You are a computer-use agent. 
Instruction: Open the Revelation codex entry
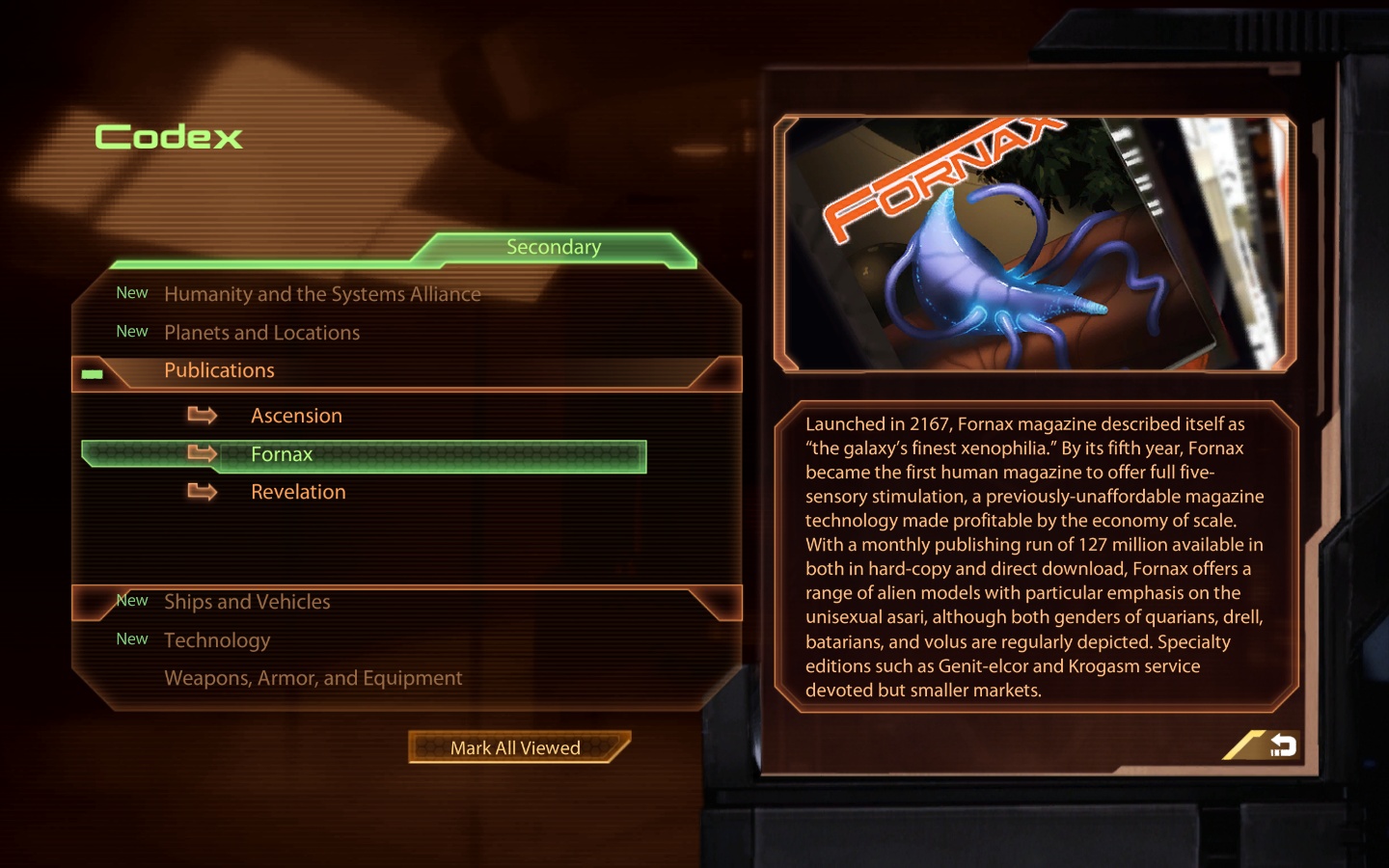coord(298,492)
